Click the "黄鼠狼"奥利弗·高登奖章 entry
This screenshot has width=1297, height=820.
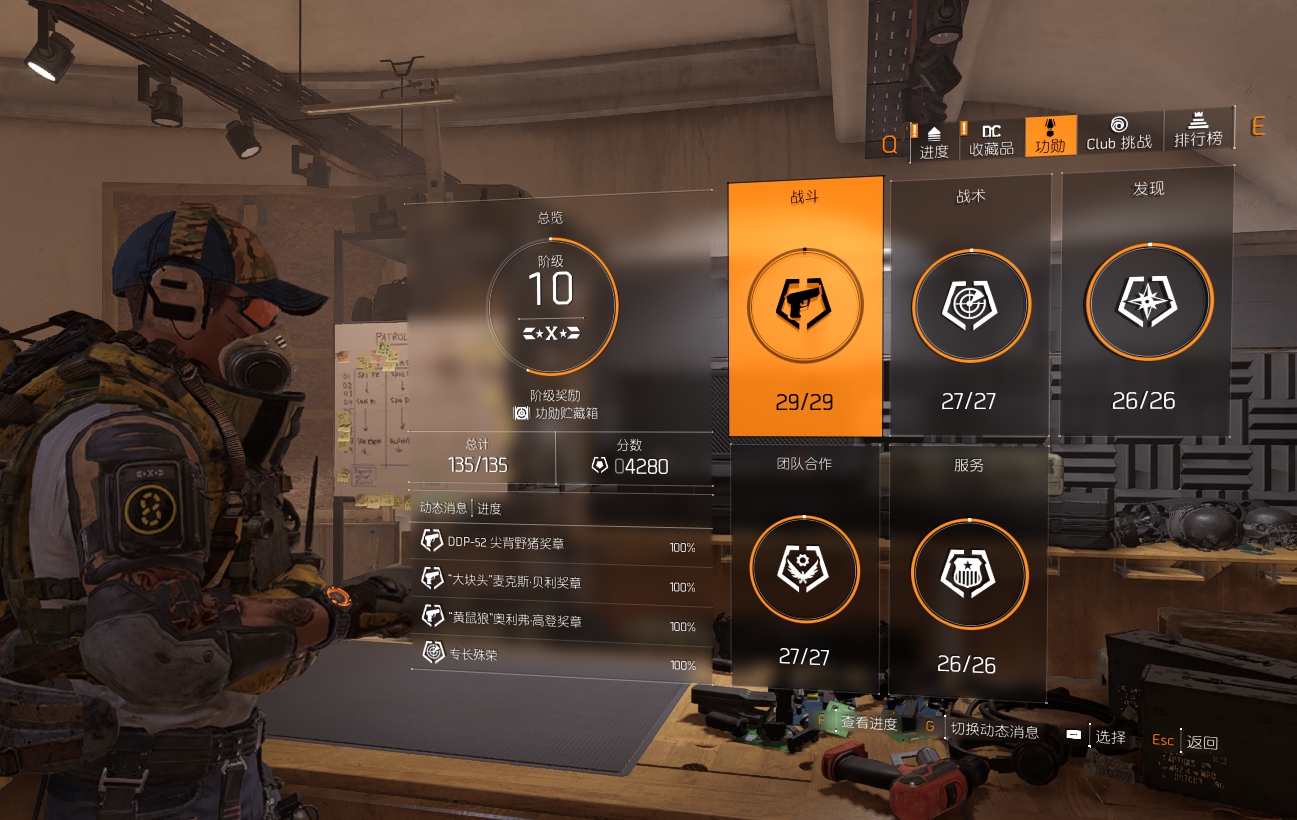[x=560, y=621]
